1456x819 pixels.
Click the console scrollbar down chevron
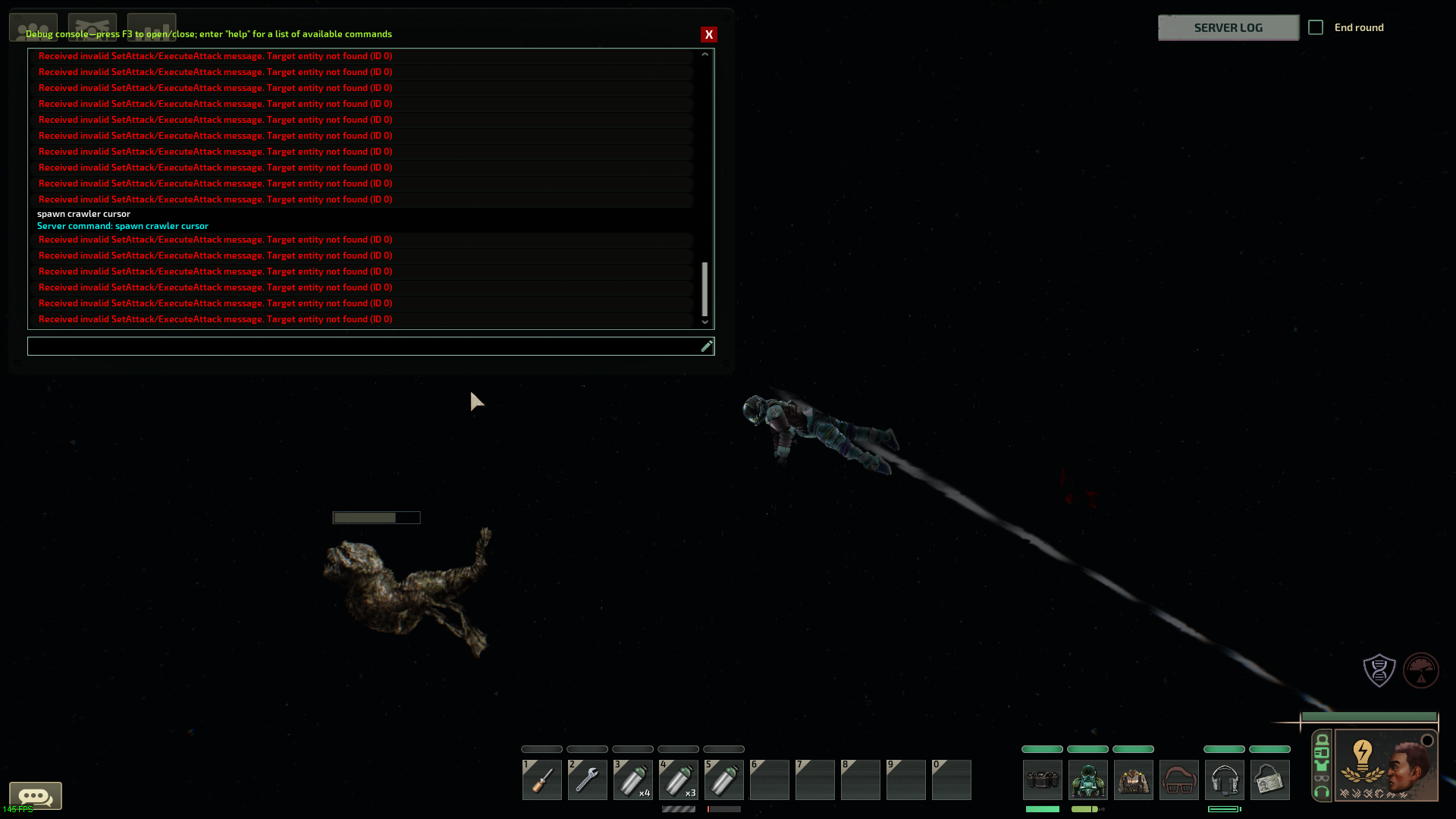(x=704, y=322)
